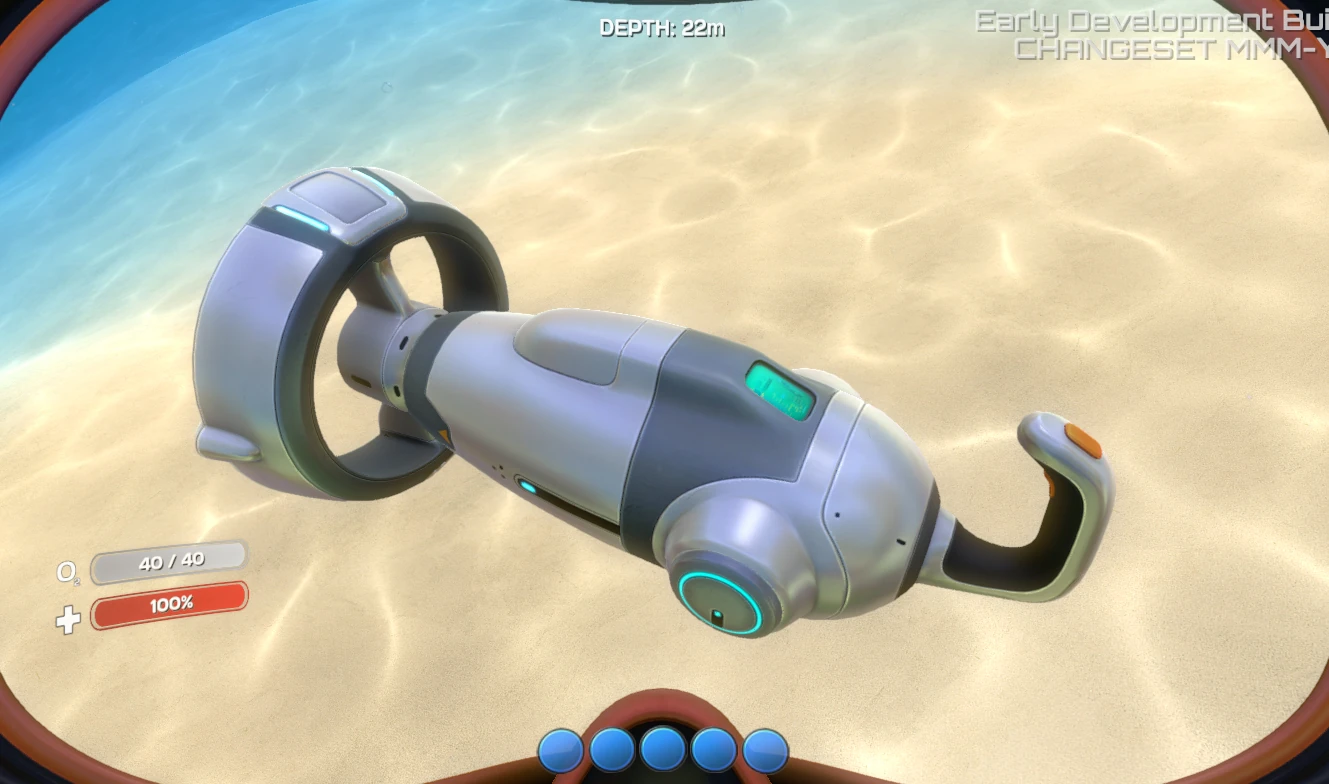Select the first quickslot circle
The height and width of the screenshot is (784, 1329).
pos(560,748)
